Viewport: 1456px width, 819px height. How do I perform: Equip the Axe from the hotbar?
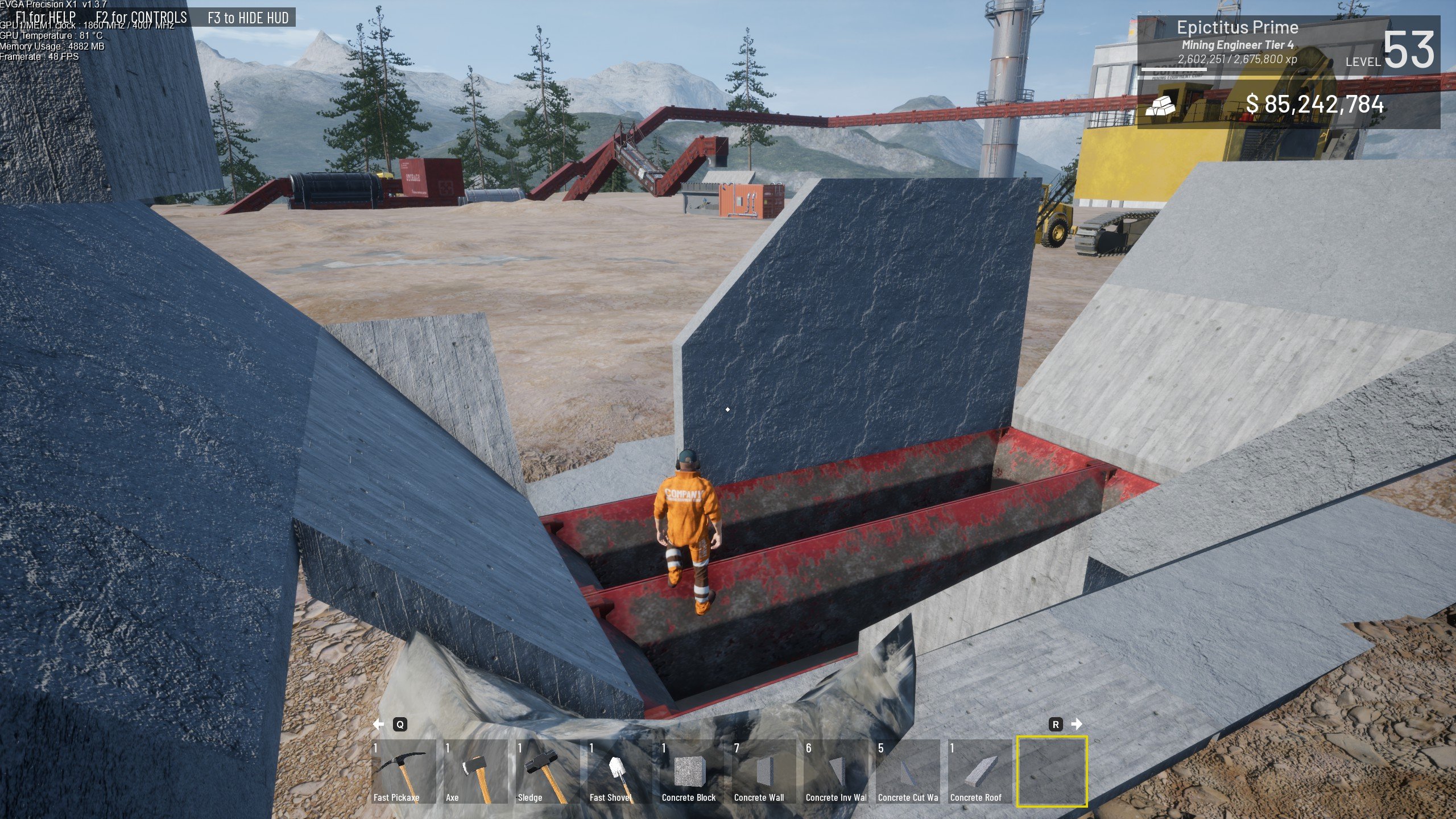tap(475, 771)
